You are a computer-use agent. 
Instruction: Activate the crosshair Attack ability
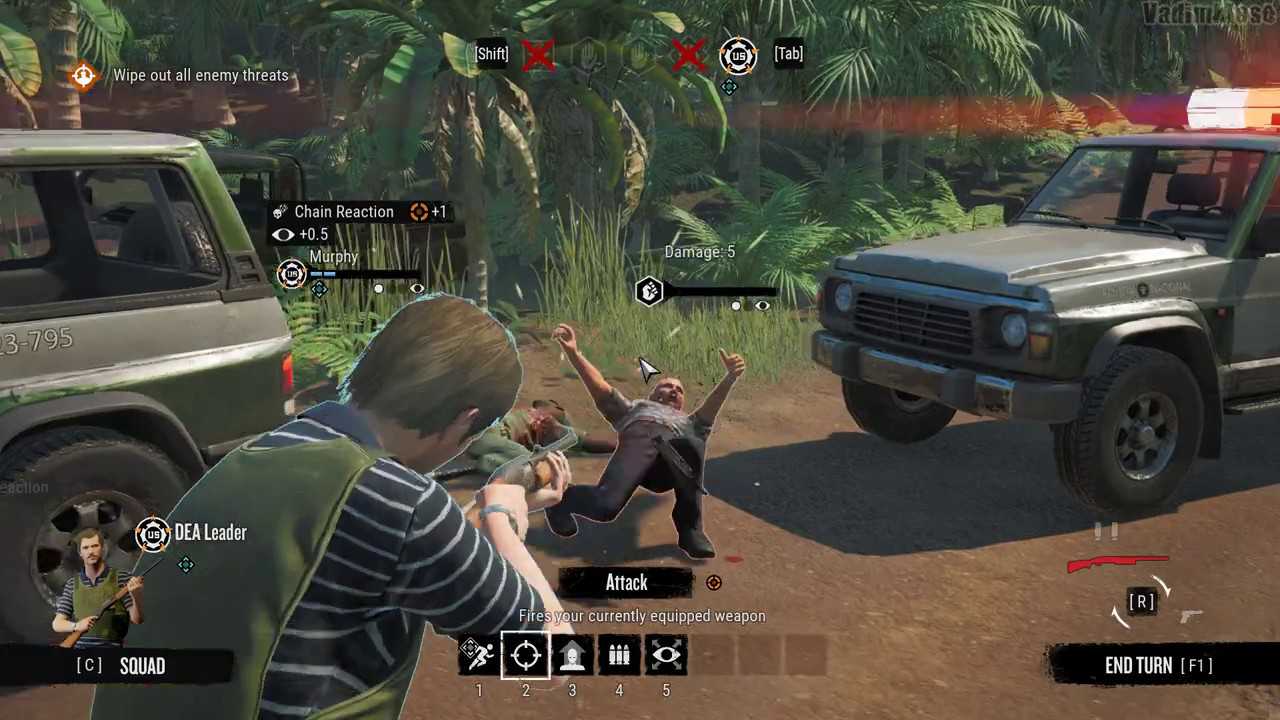pos(525,656)
